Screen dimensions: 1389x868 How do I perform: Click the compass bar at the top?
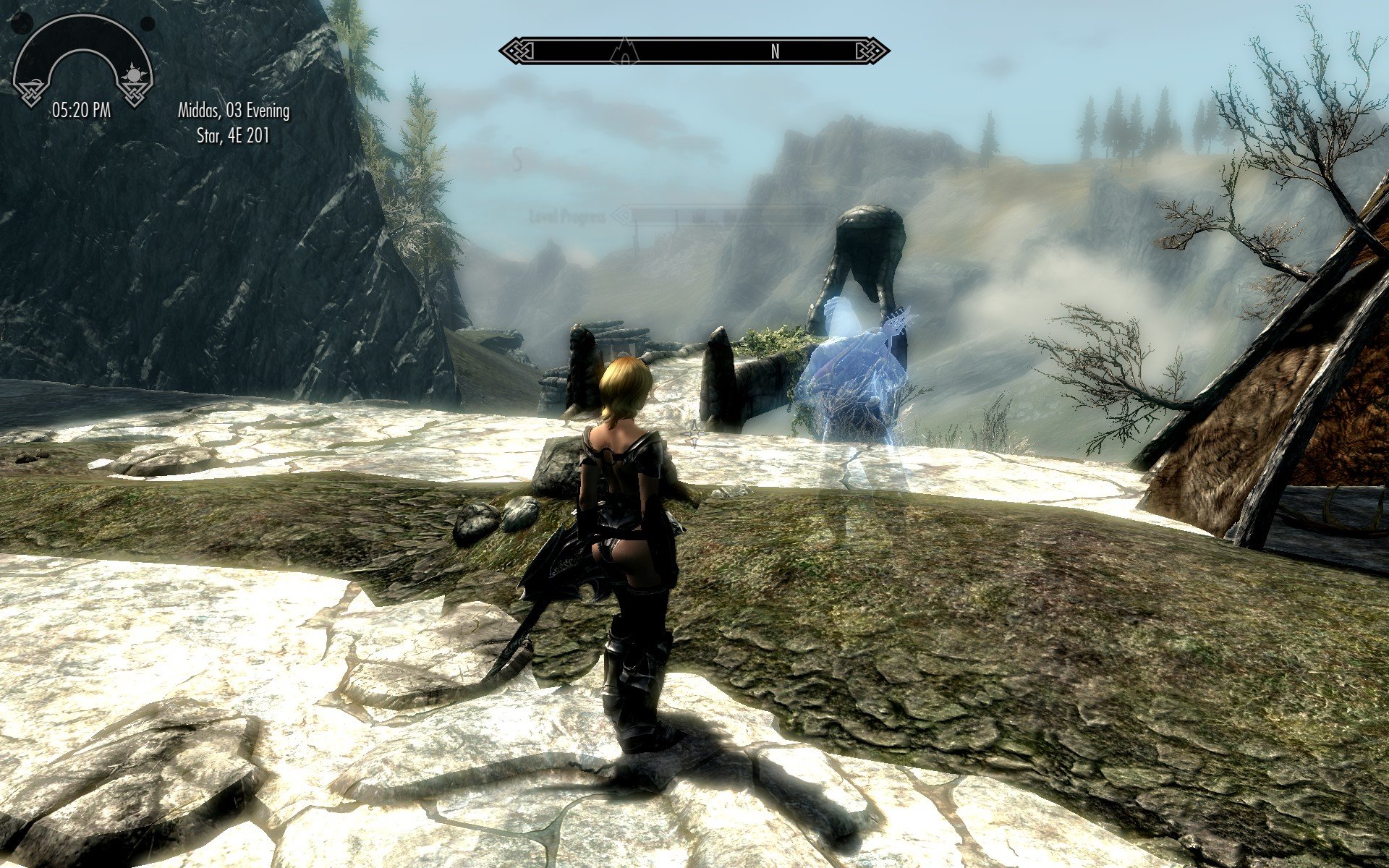click(694, 51)
